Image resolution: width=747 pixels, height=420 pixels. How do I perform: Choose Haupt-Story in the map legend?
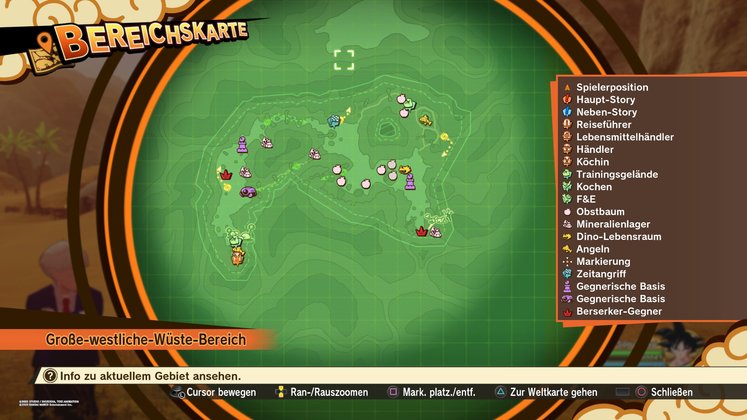tap(606, 100)
